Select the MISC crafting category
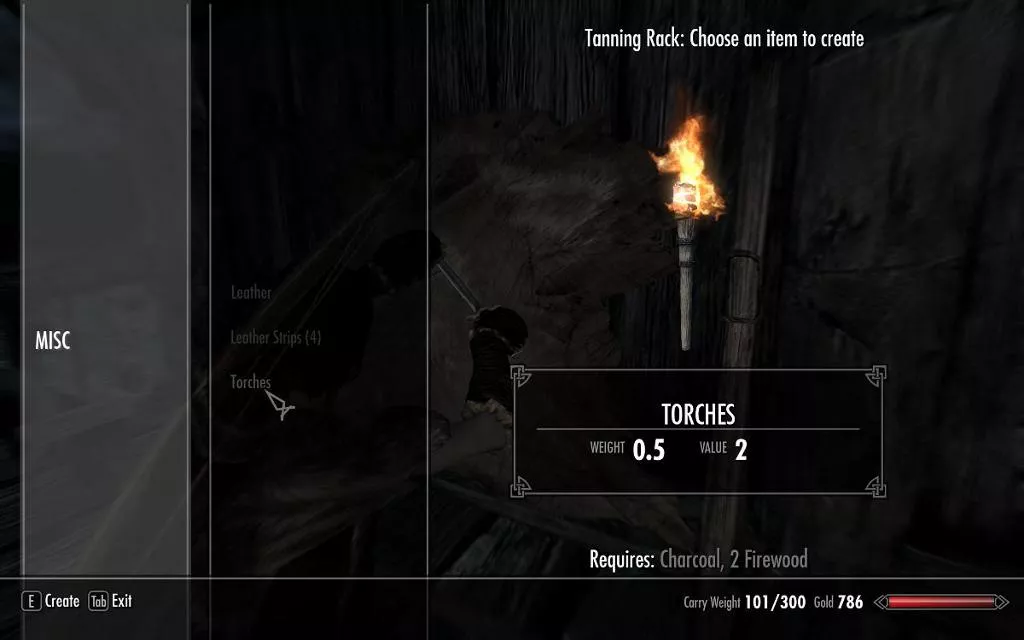This screenshot has width=1024, height=640. (53, 342)
